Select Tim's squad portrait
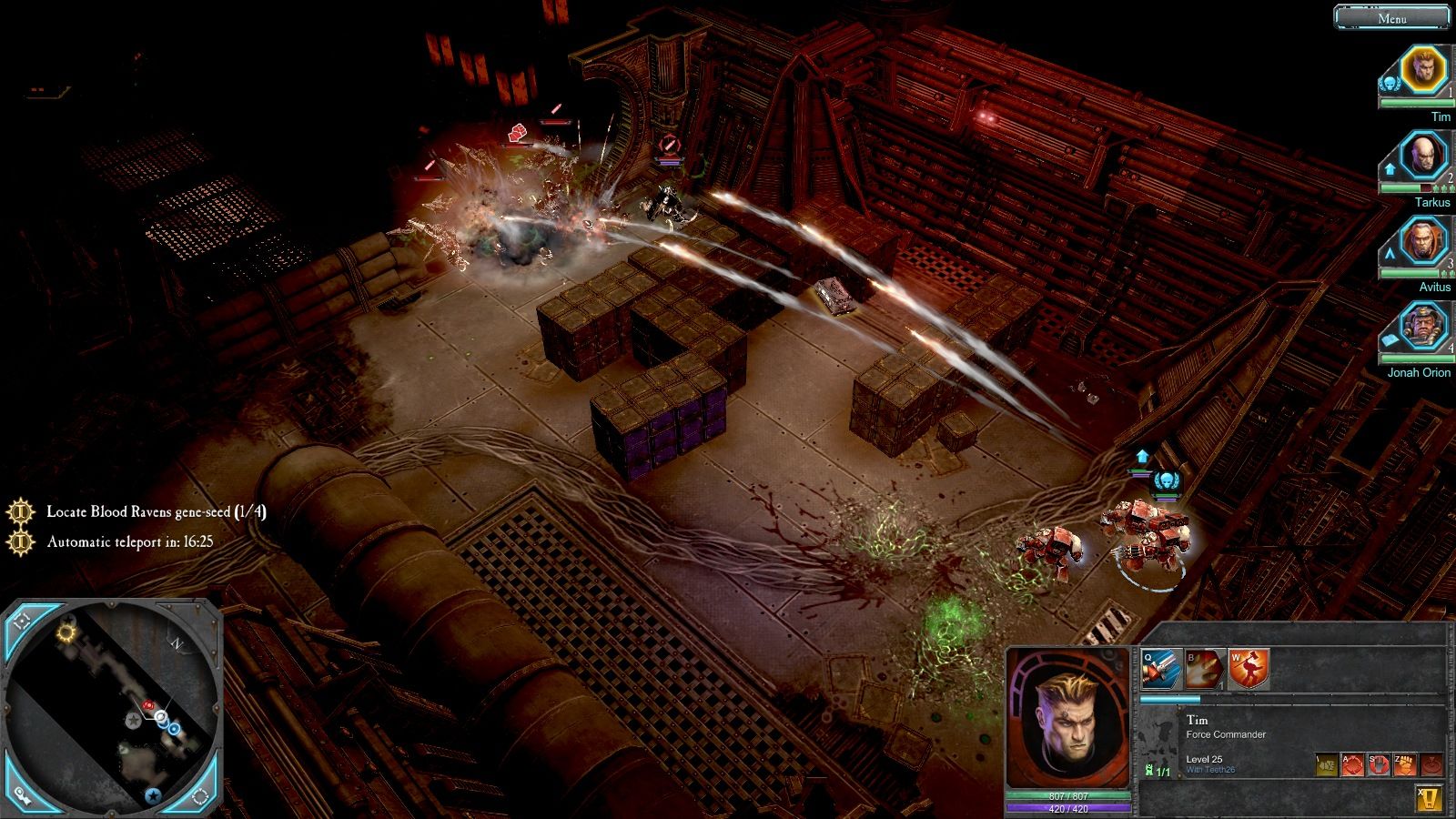Image resolution: width=1456 pixels, height=819 pixels. coord(1422,70)
